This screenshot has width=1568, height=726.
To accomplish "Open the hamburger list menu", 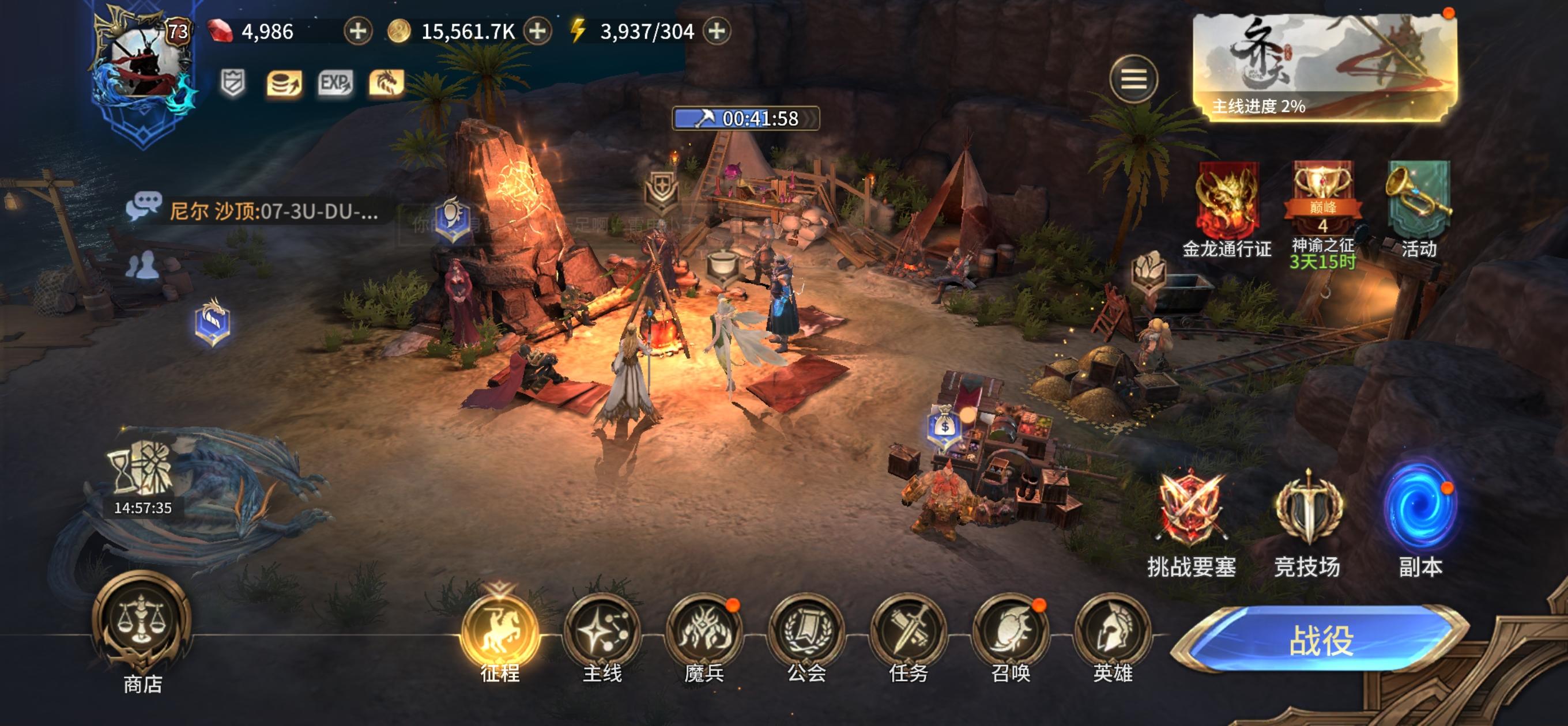I will tap(1133, 79).
